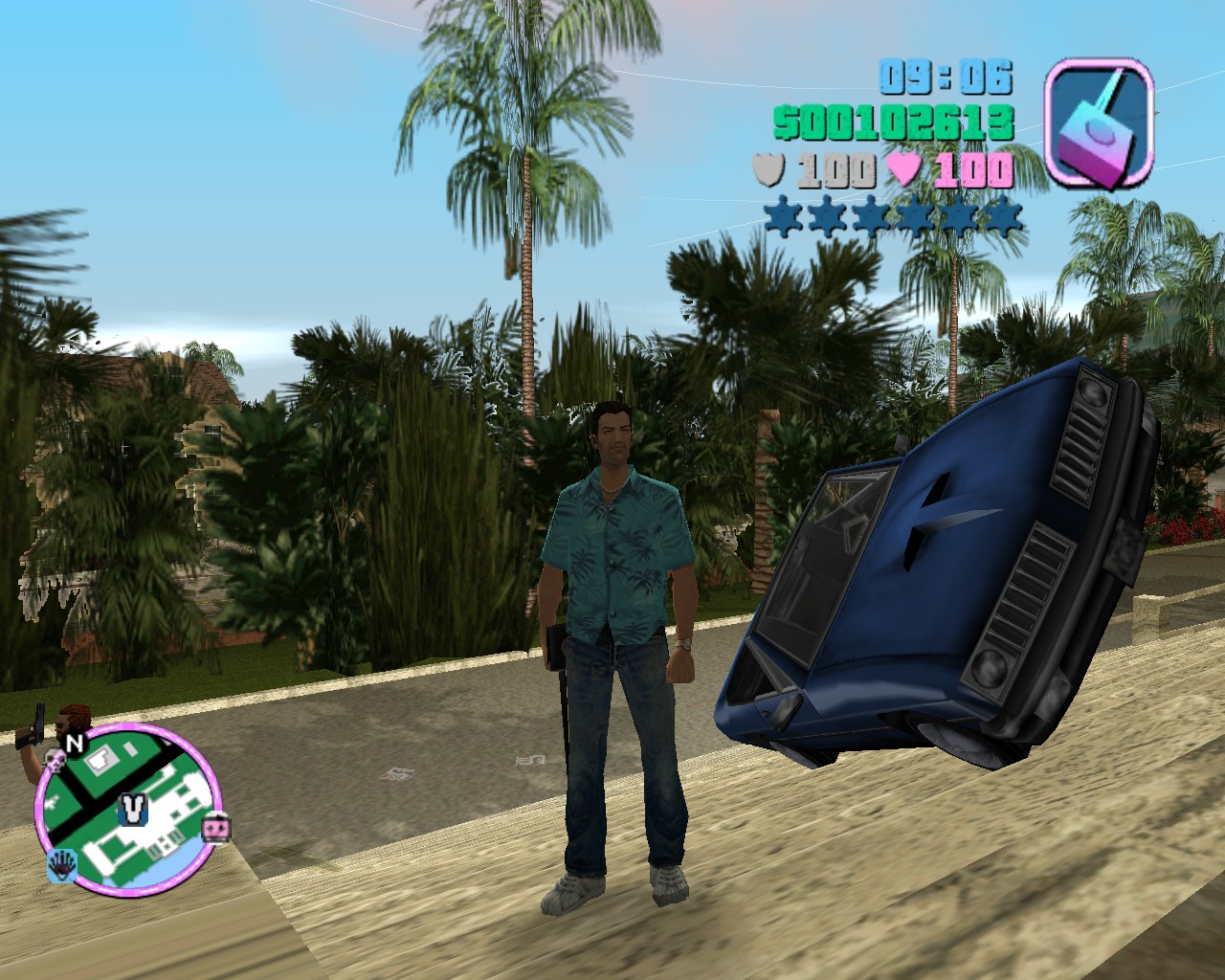
Task: Select the hammer weapon icon
Action: point(1097,122)
